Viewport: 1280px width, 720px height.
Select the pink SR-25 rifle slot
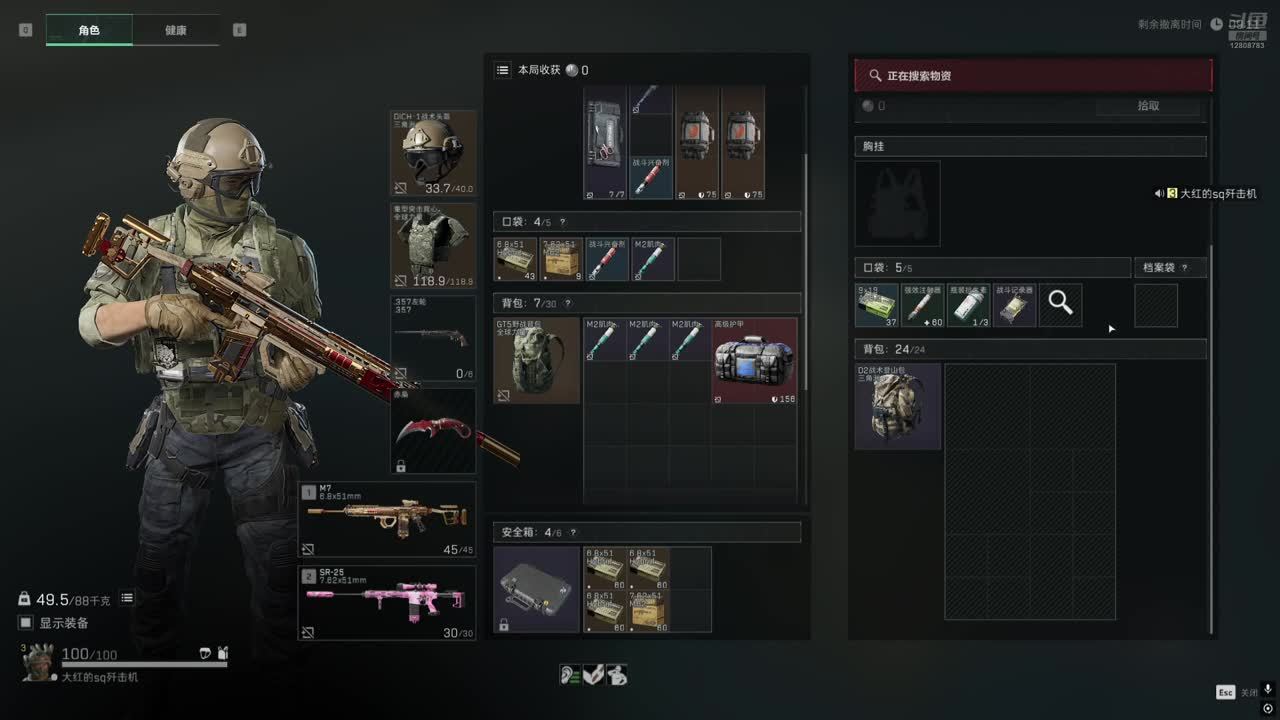point(387,603)
